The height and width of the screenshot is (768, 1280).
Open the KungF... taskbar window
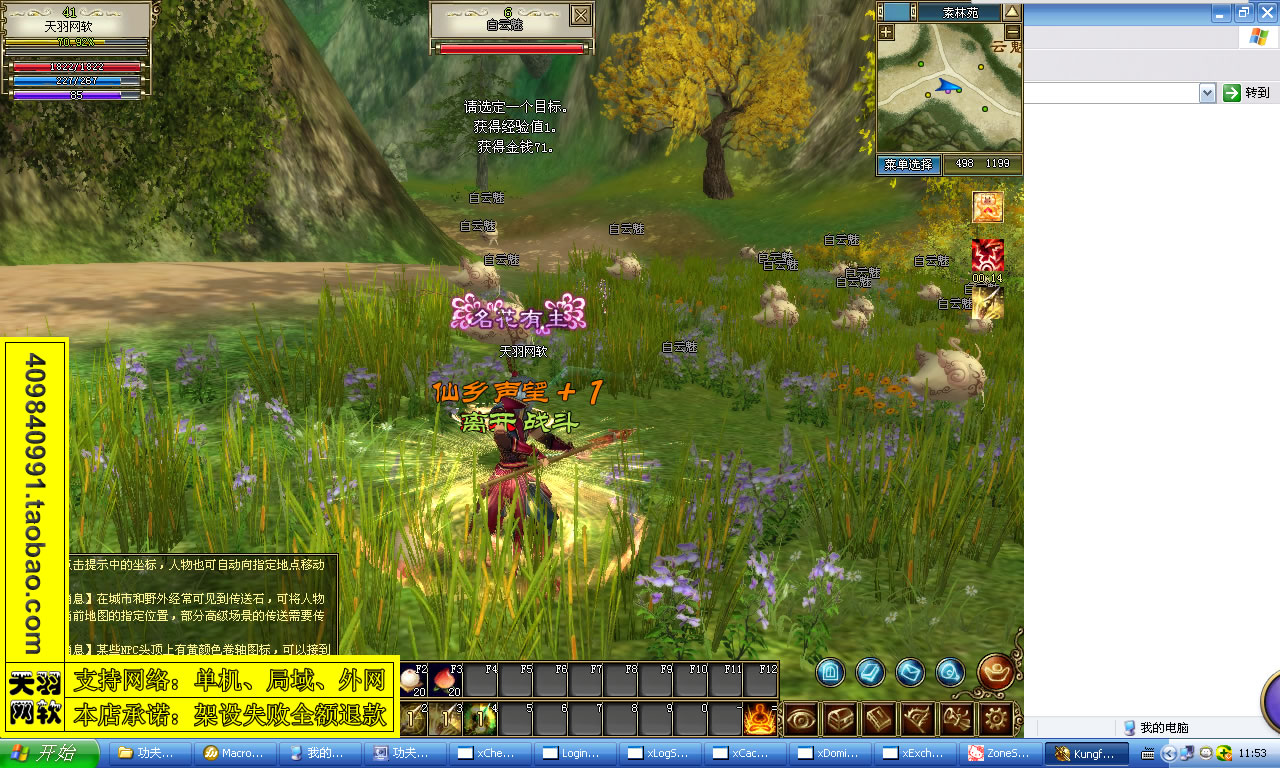point(1085,753)
